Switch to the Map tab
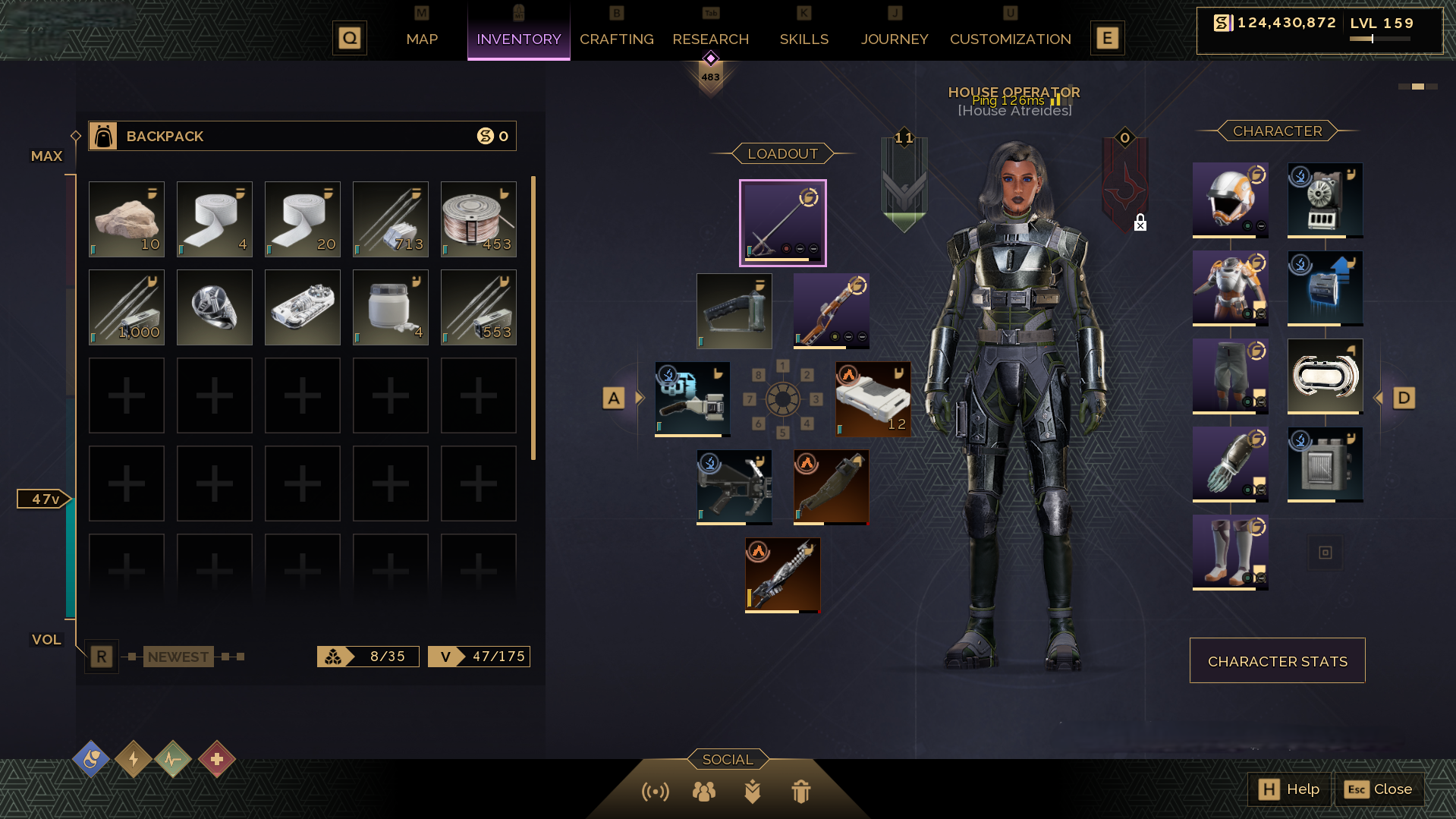 422,39
